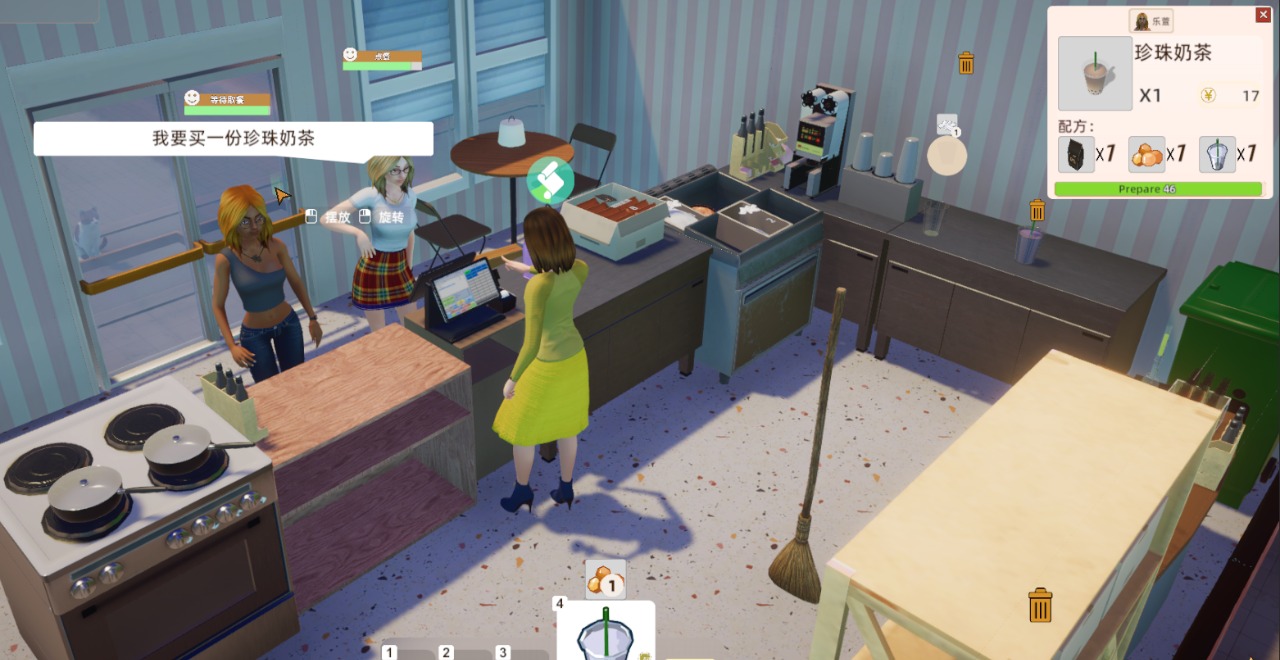The height and width of the screenshot is (660, 1280).
Task: Click the pearl ingredient badge above hotbar
Action: click(x=605, y=580)
